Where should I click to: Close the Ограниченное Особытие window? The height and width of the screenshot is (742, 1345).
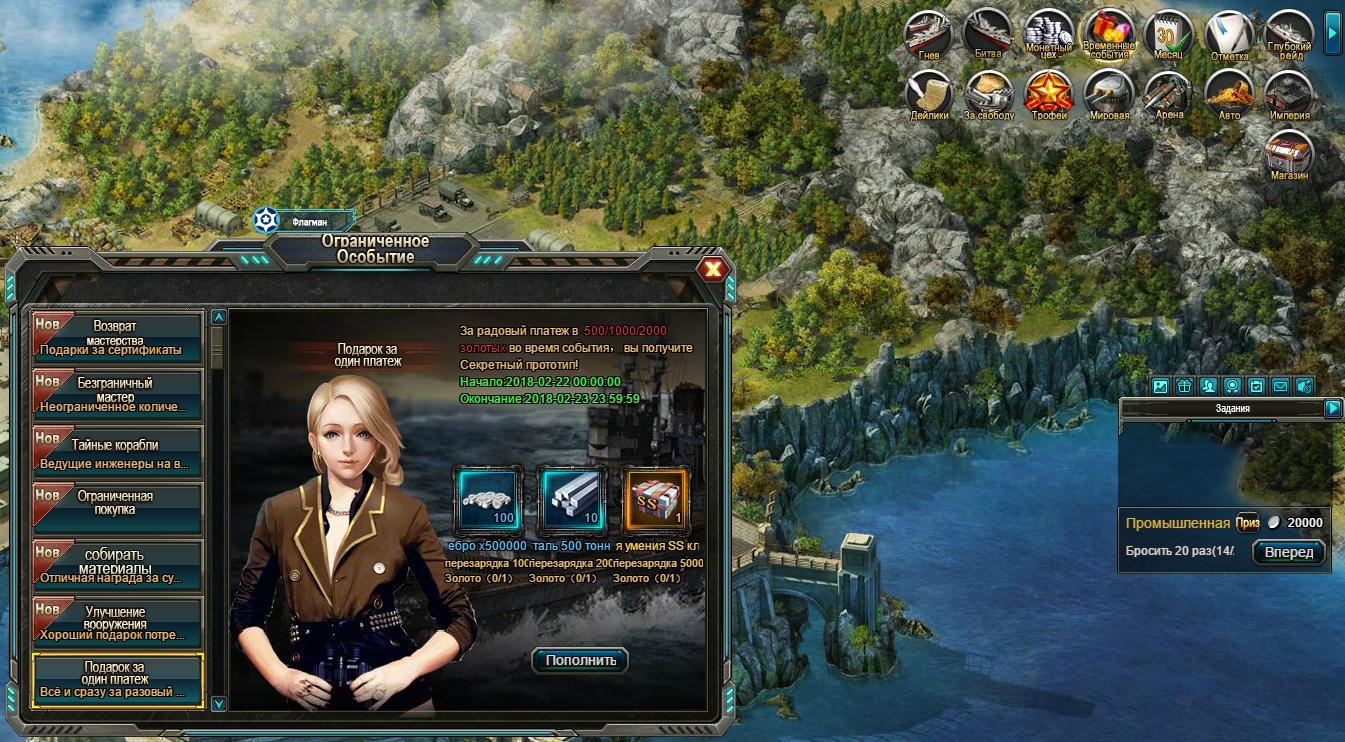pyautogui.click(x=712, y=269)
